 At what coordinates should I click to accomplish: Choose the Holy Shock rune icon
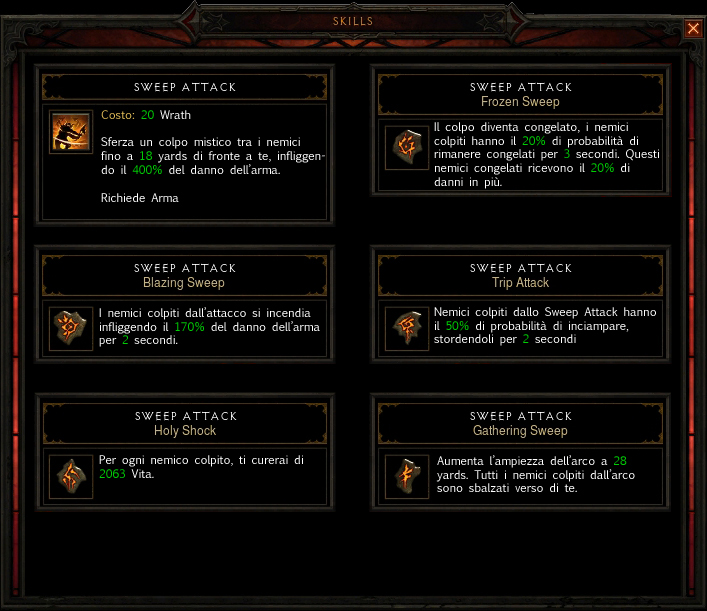click(71, 476)
